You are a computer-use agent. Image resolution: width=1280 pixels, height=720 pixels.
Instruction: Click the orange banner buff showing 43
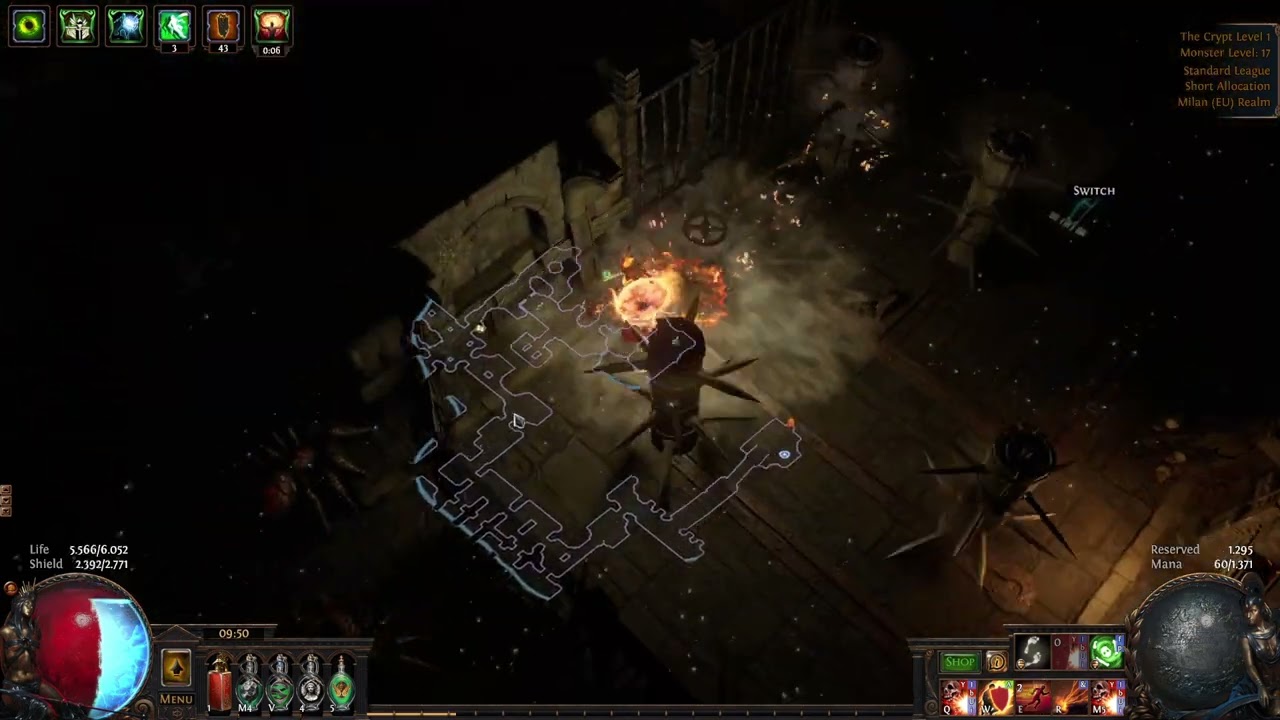pos(223,26)
